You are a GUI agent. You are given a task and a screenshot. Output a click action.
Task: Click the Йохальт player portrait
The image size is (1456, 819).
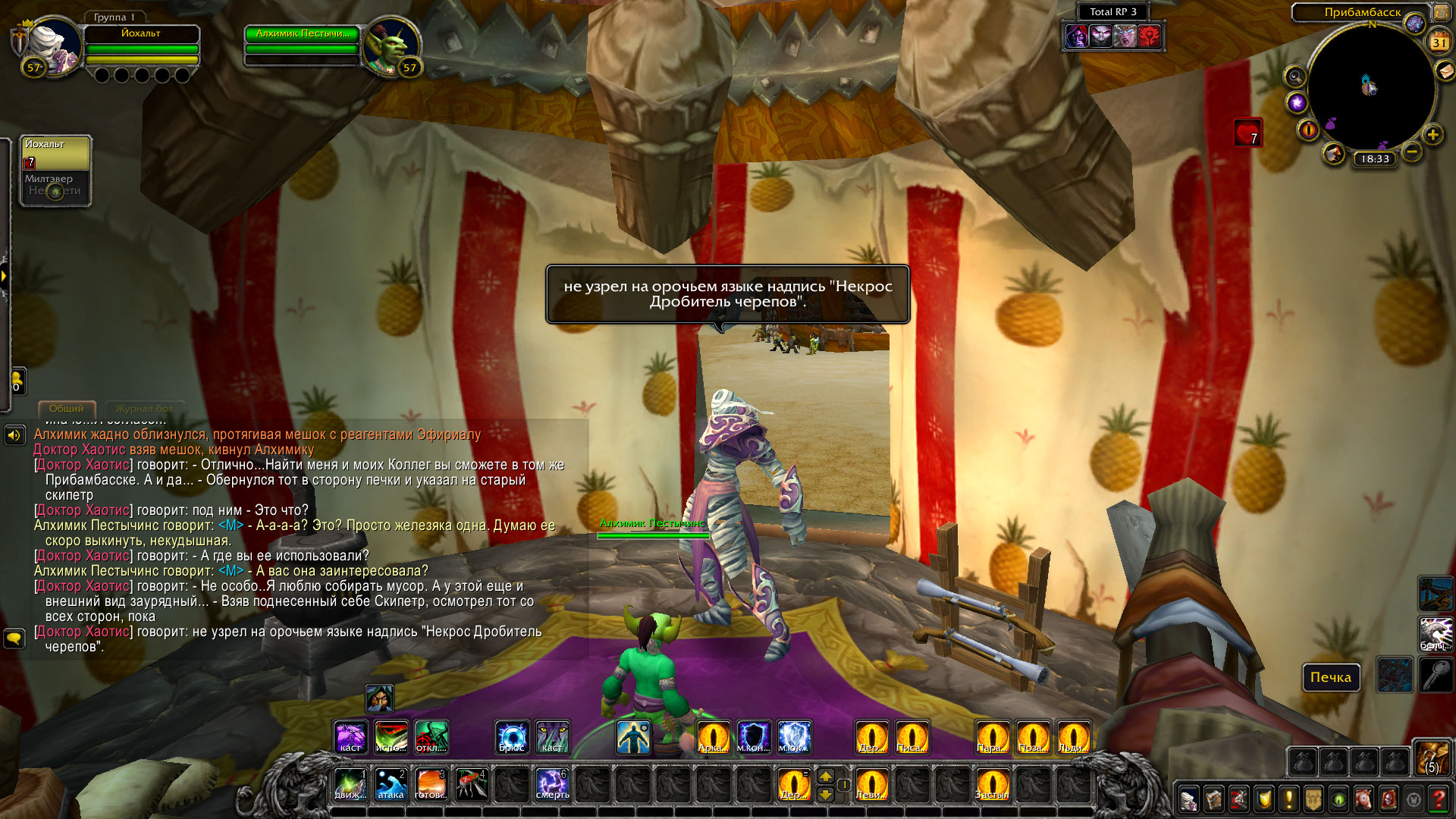click(53, 47)
